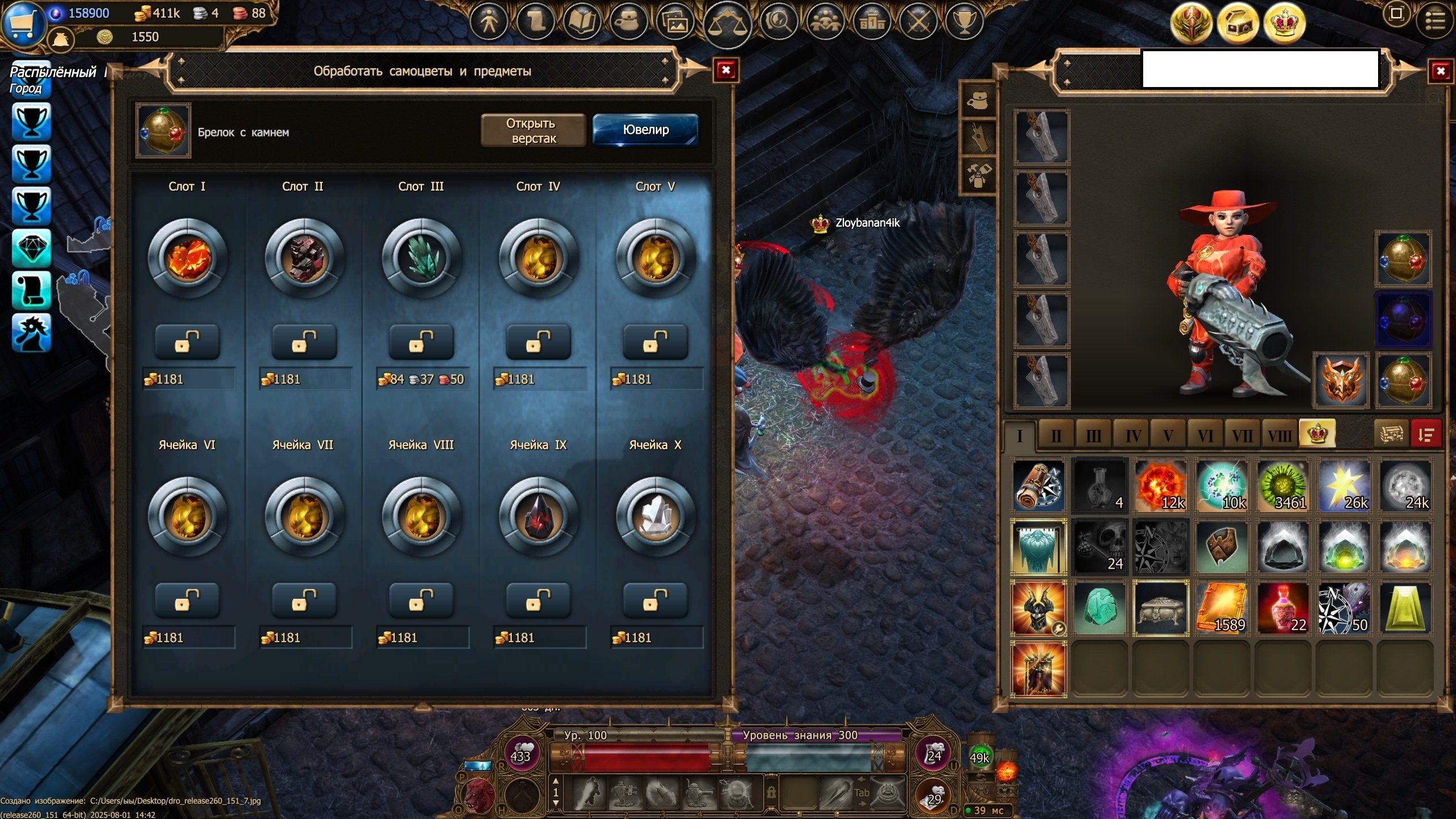Screen dimensions: 1456x819
Task: Pick the green crystal gem in Слот III
Action: pos(421,258)
